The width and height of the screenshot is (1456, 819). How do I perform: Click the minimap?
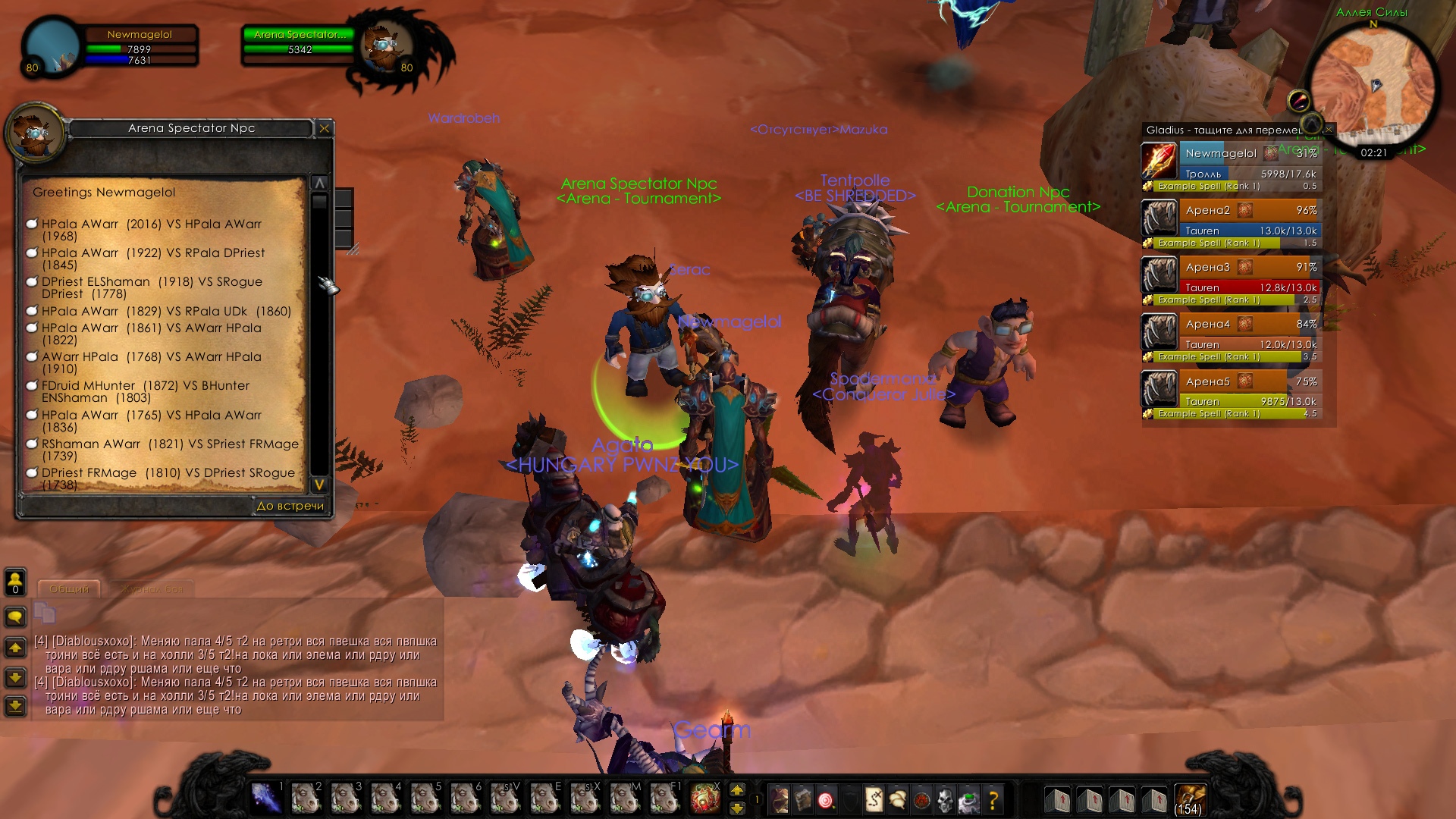1373,83
